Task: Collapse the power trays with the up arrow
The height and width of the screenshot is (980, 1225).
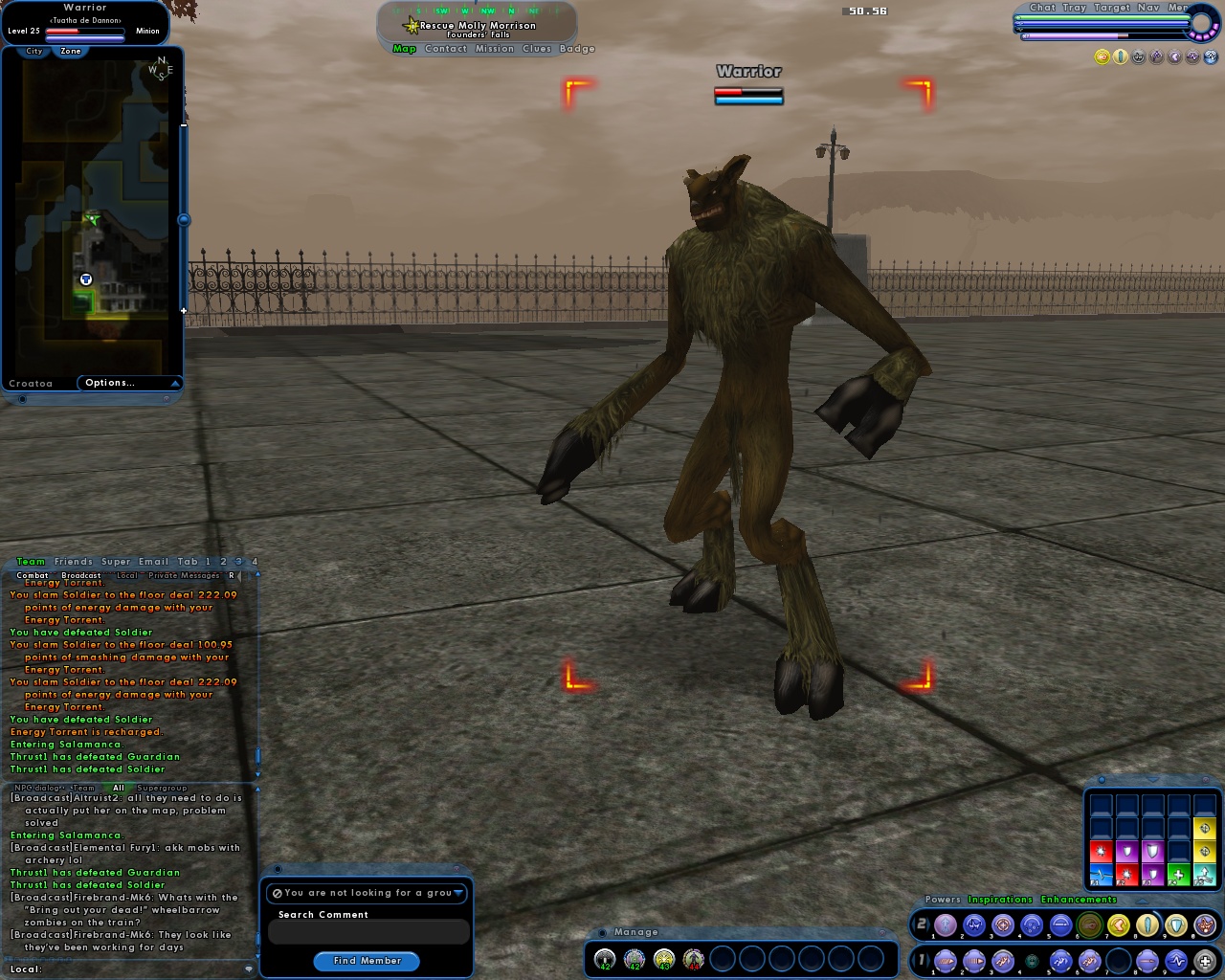Action: pyautogui.click(x=1142, y=902)
